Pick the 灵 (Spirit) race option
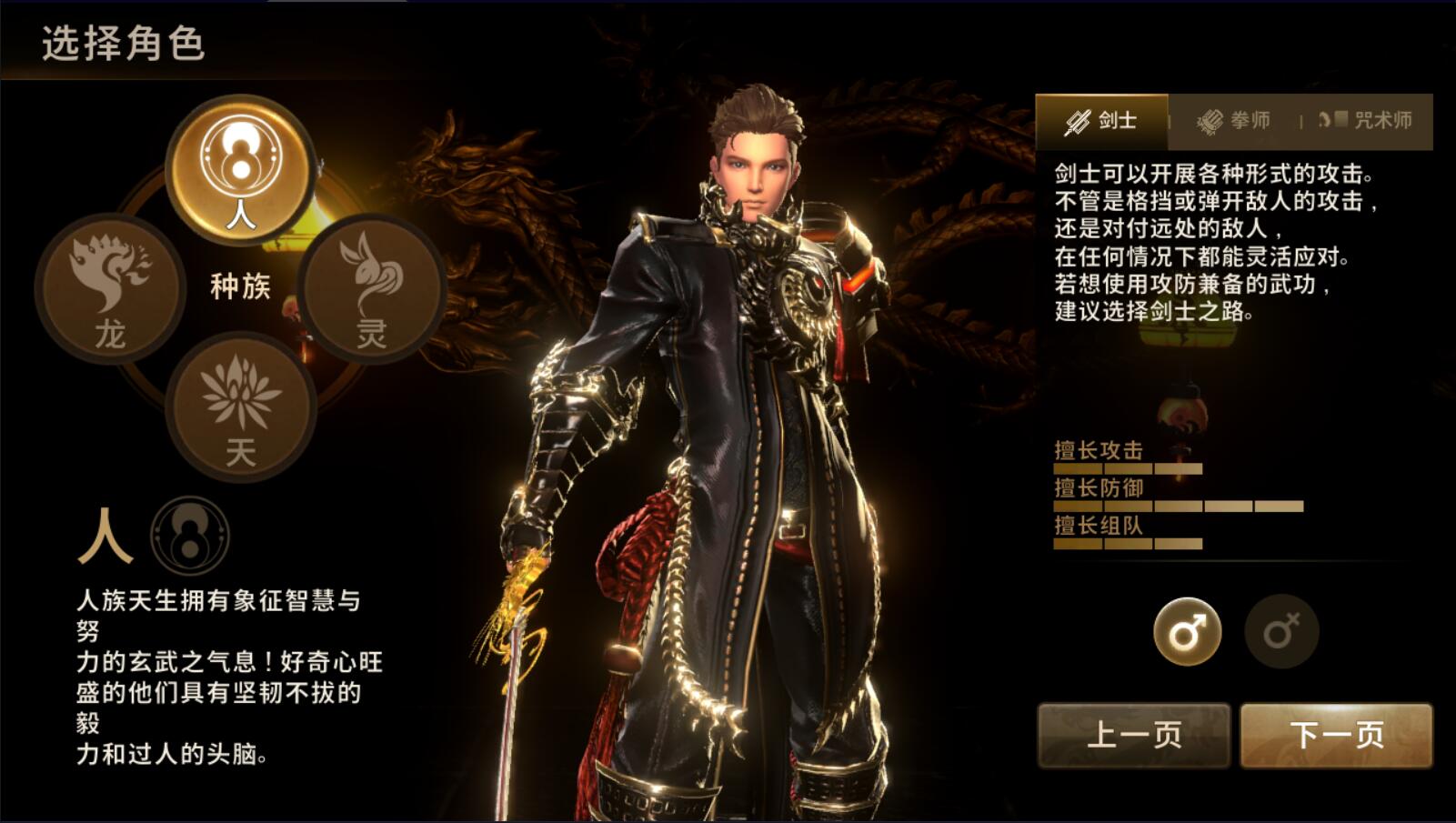 (x=371, y=288)
